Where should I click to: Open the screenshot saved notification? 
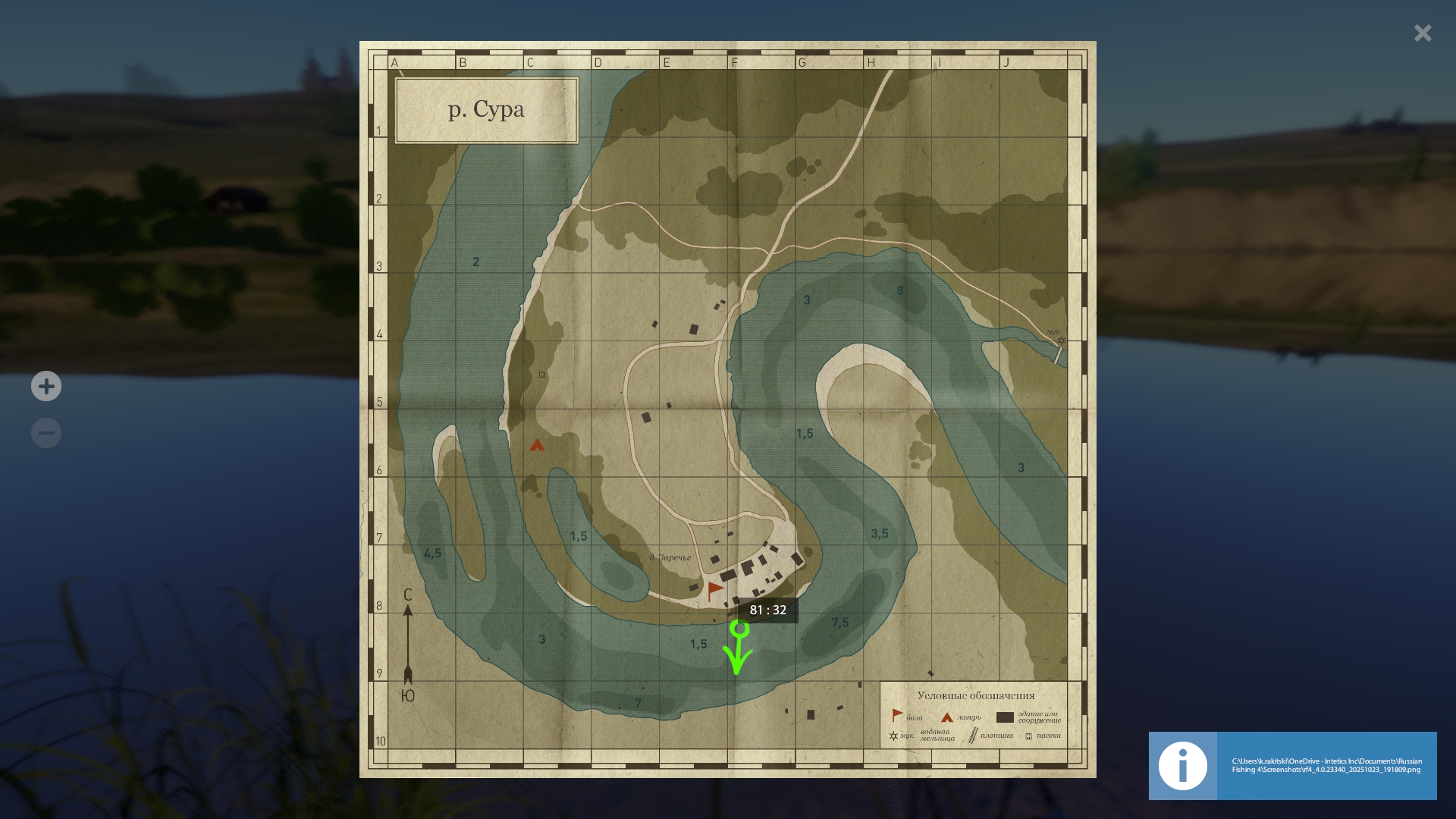[1326, 765]
